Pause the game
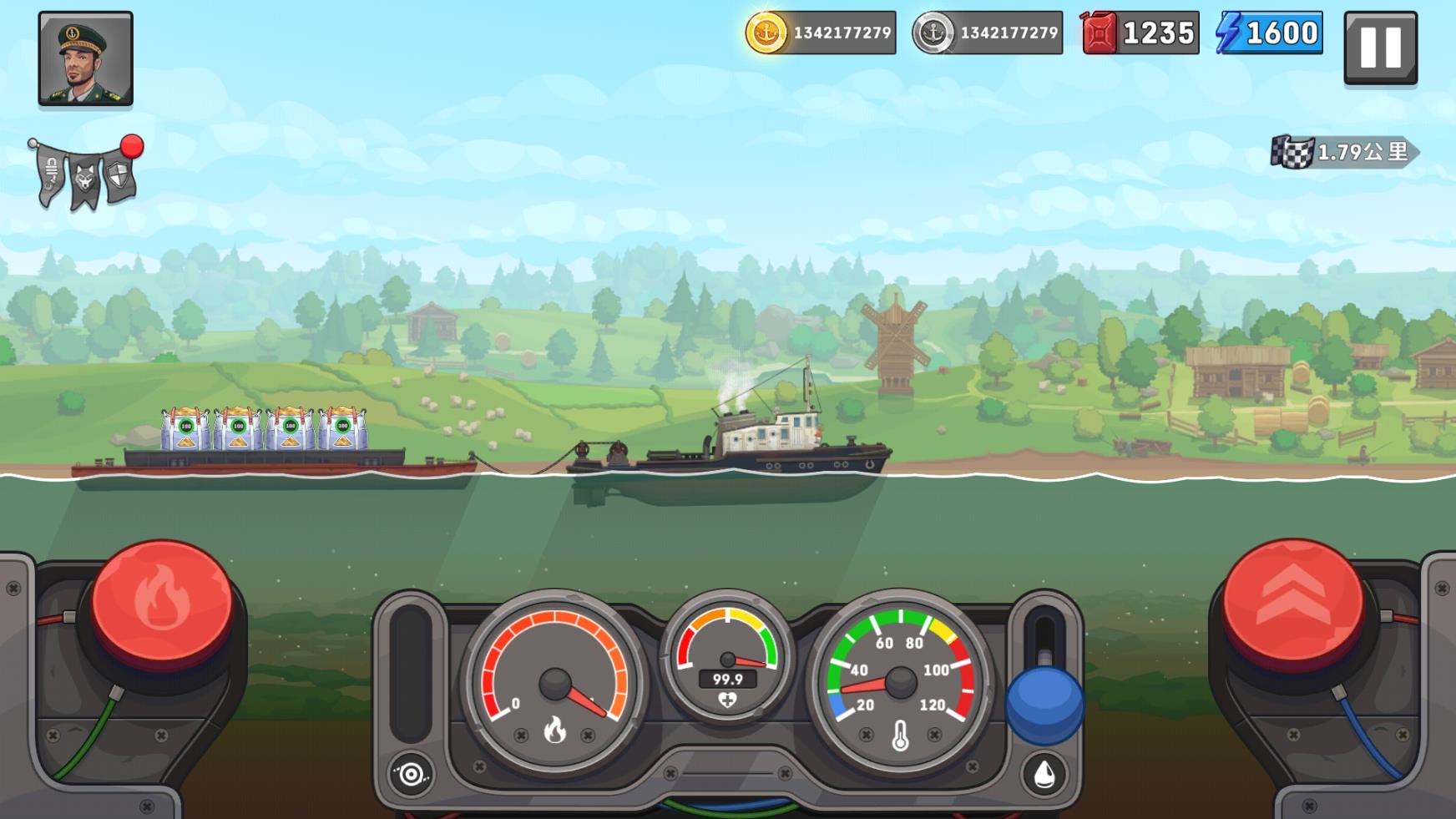The height and width of the screenshot is (819, 1456). point(1380,48)
